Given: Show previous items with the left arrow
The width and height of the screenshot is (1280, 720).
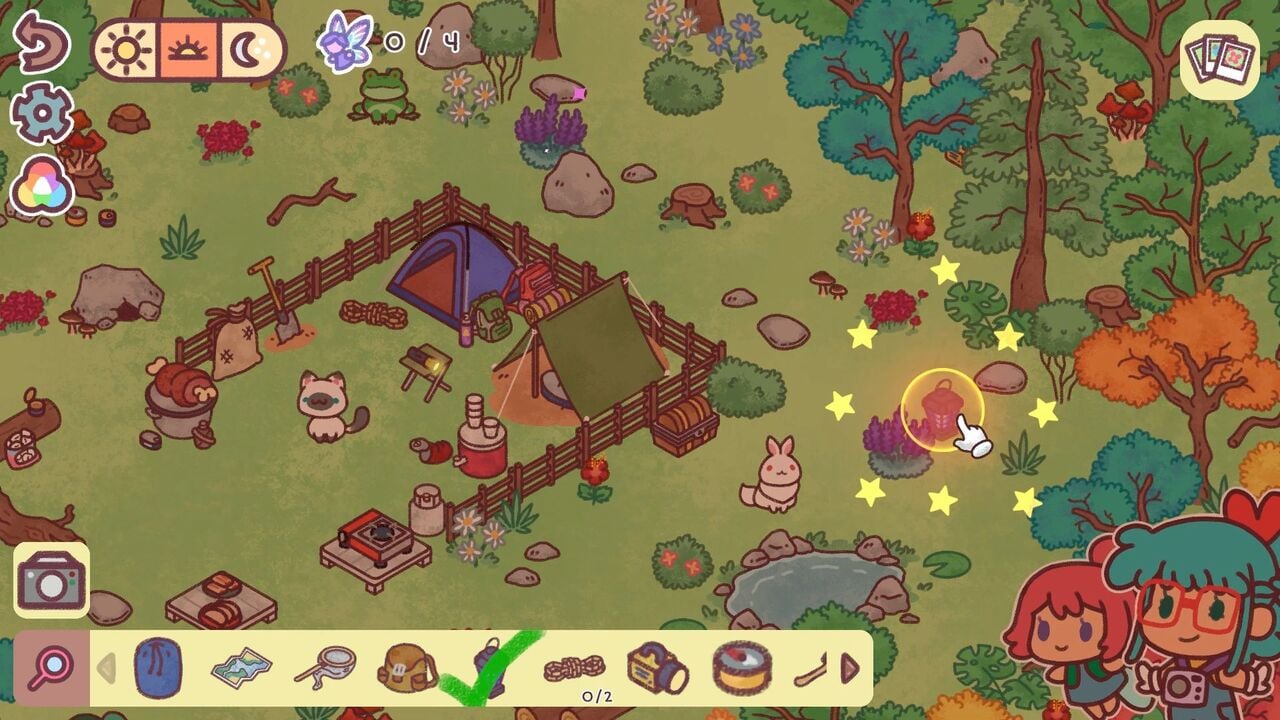Looking at the screenshot, I should 106,667.
